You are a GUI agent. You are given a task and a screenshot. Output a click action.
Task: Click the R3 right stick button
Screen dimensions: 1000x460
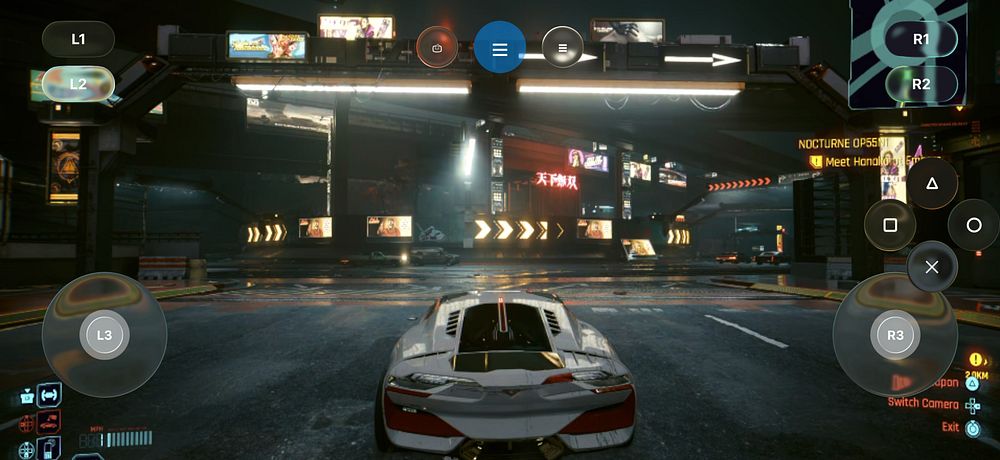tap(895, 335)
